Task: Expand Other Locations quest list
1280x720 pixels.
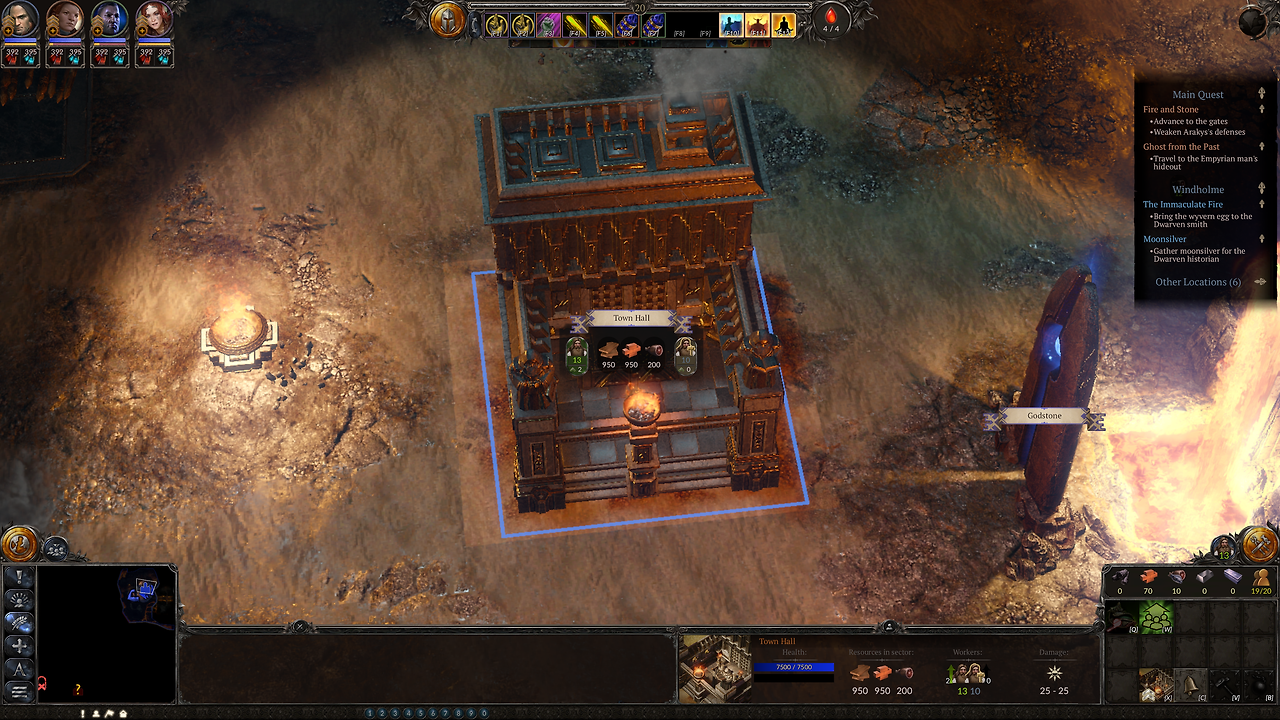Action: [1198, 282]
